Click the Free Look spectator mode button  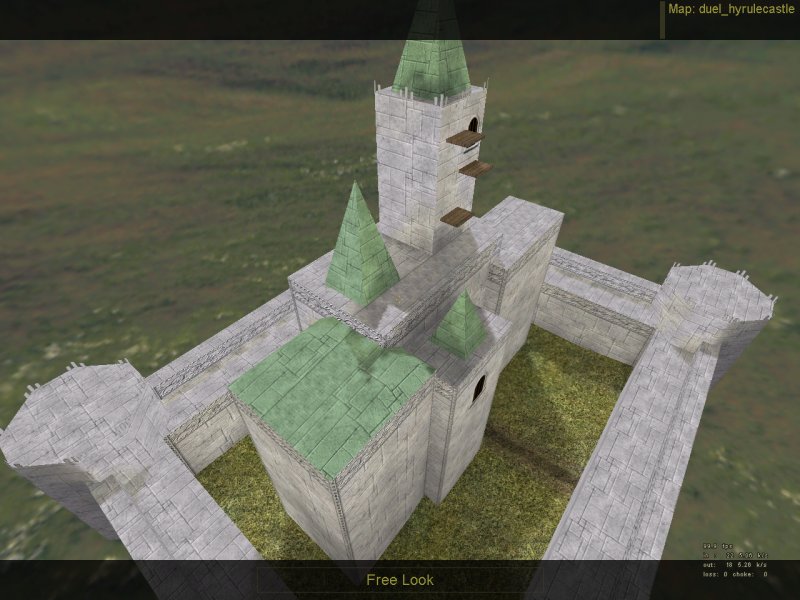399,580
